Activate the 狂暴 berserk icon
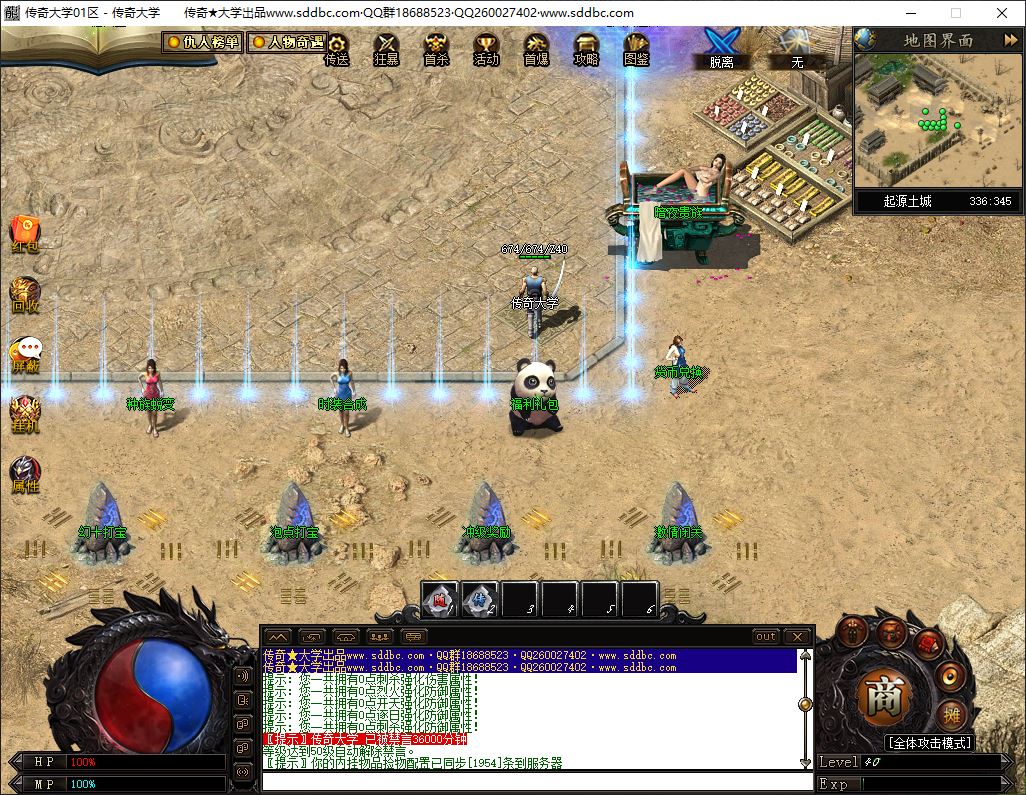Viewport: 1026px width, 795px height. click(386, 47)
